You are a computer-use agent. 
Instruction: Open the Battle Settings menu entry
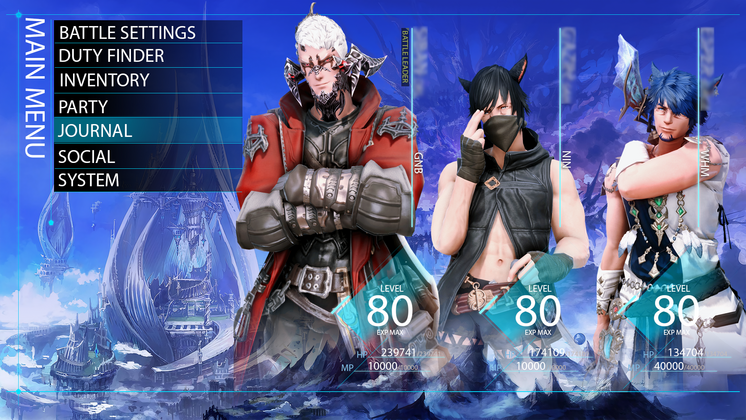pyautogui.click(x=147, y=32)
